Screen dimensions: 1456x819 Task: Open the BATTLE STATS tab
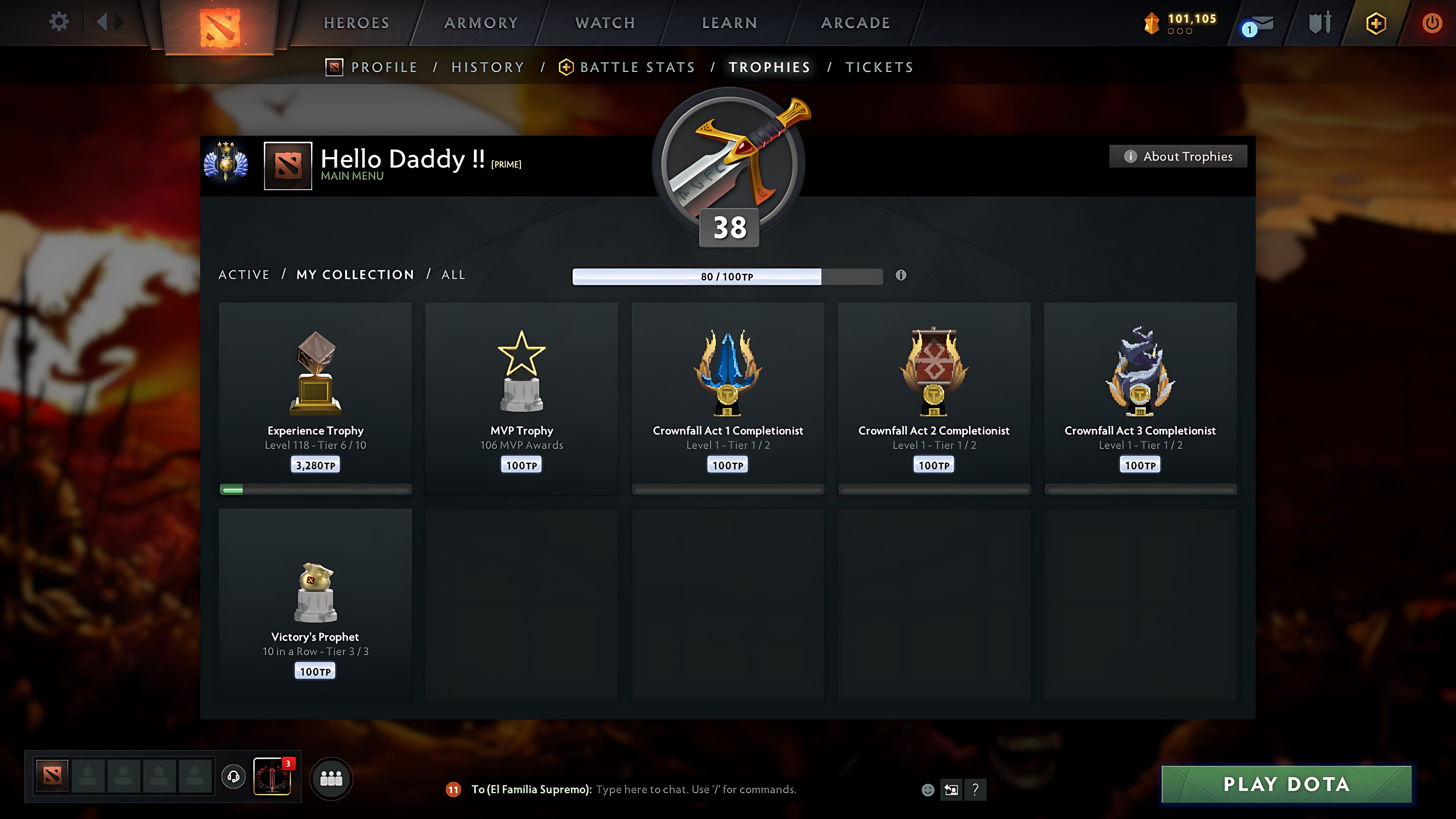(x=637, y=67)
